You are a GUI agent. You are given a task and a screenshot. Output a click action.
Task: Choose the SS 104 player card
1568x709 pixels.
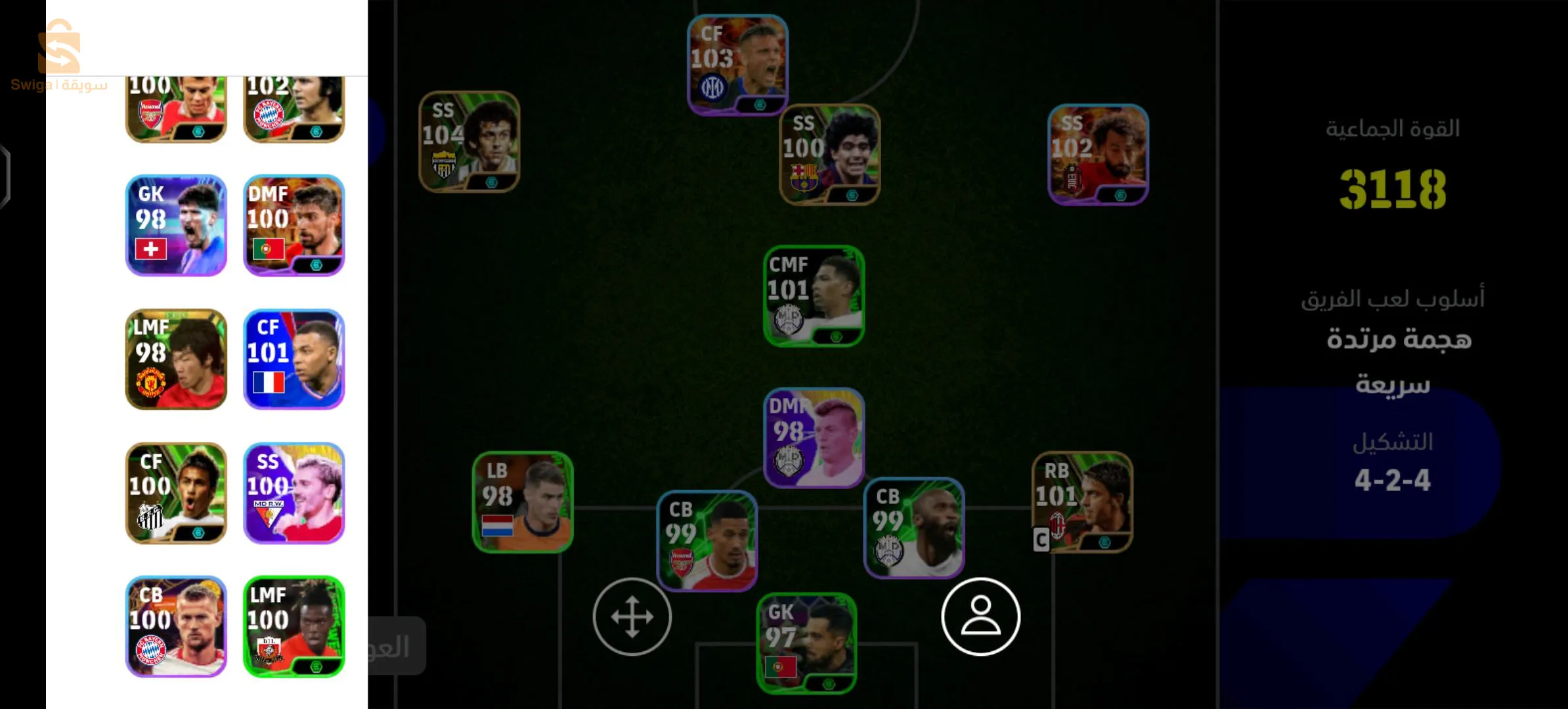tap(469, 141)
